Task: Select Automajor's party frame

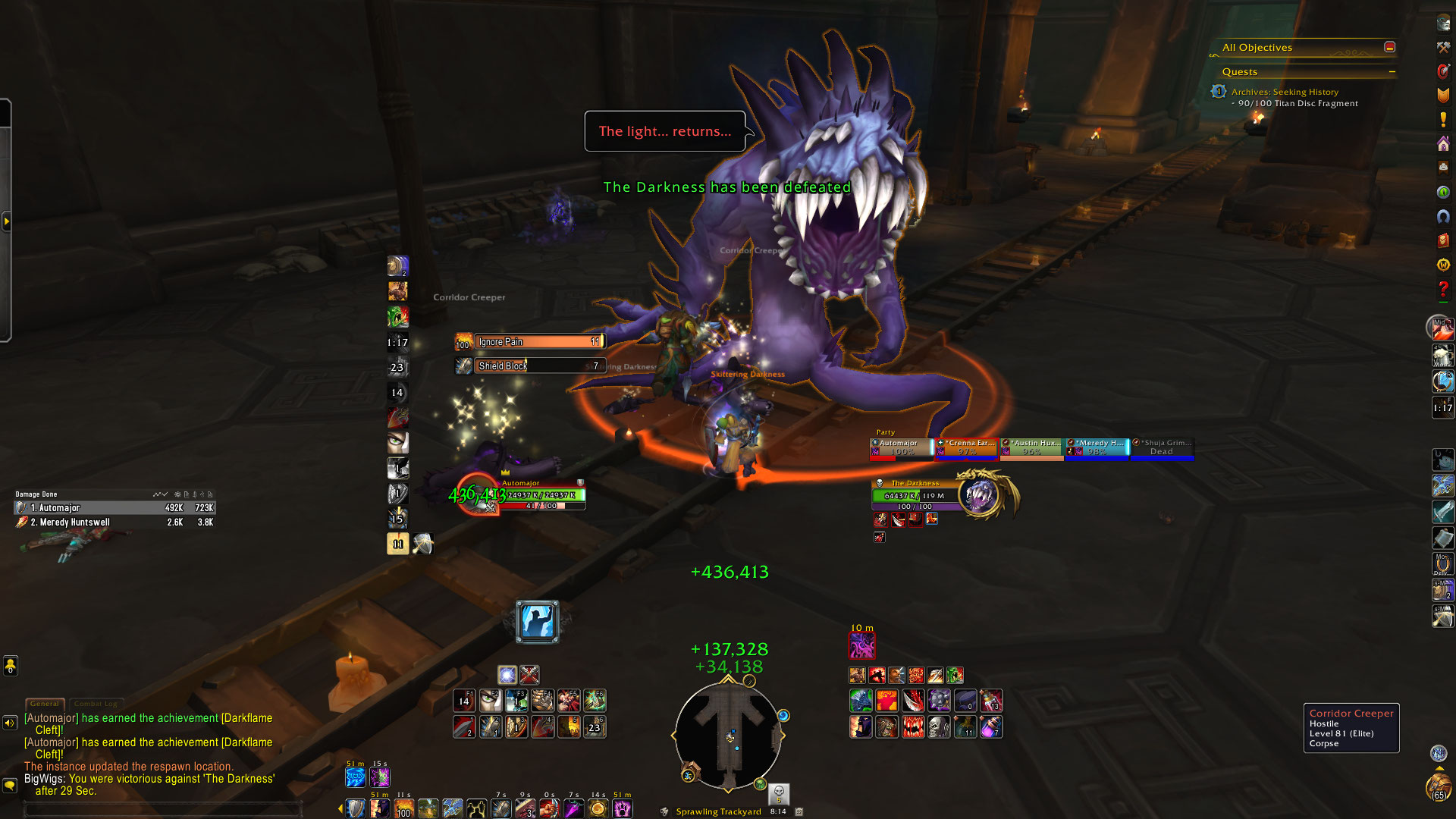Action: (x=901, y=448)
